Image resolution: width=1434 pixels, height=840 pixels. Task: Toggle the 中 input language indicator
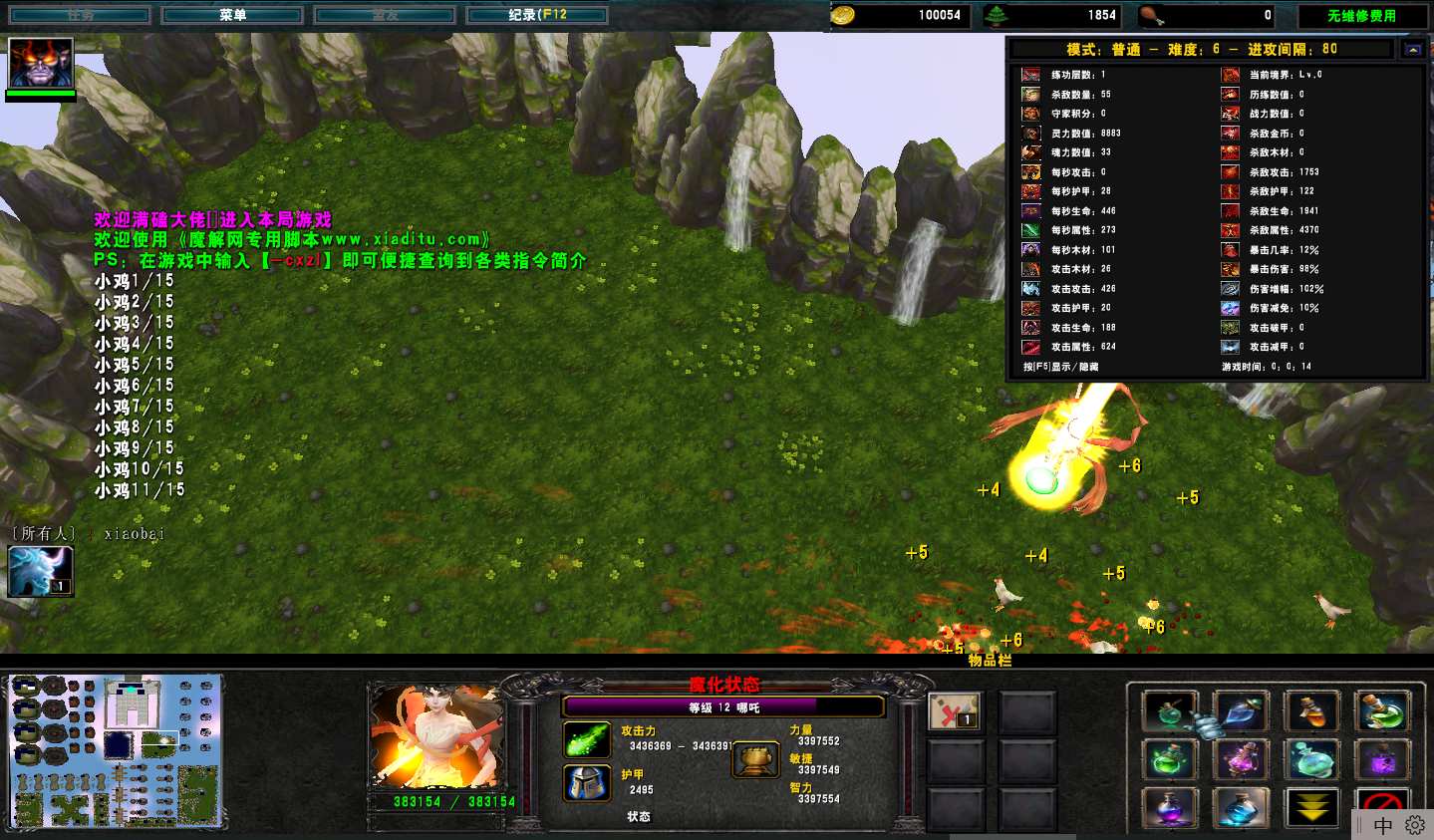[x=1383, y=825]
